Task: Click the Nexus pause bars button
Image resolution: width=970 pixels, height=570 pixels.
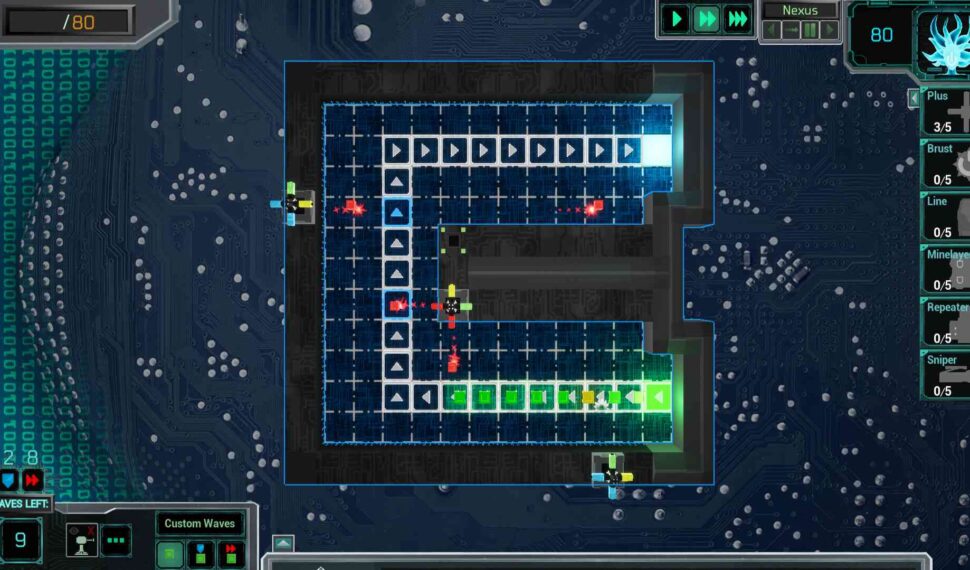Action: pos(810,30)
